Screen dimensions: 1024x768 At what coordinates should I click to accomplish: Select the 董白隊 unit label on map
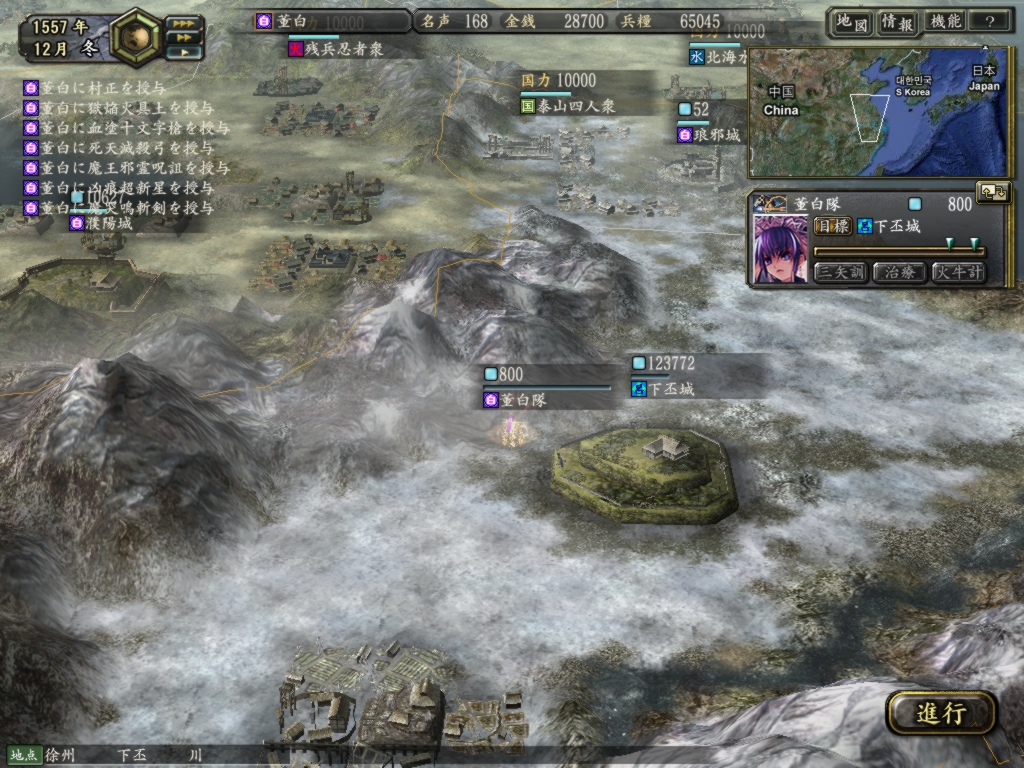pyautogui.click(x=527, y=400)
